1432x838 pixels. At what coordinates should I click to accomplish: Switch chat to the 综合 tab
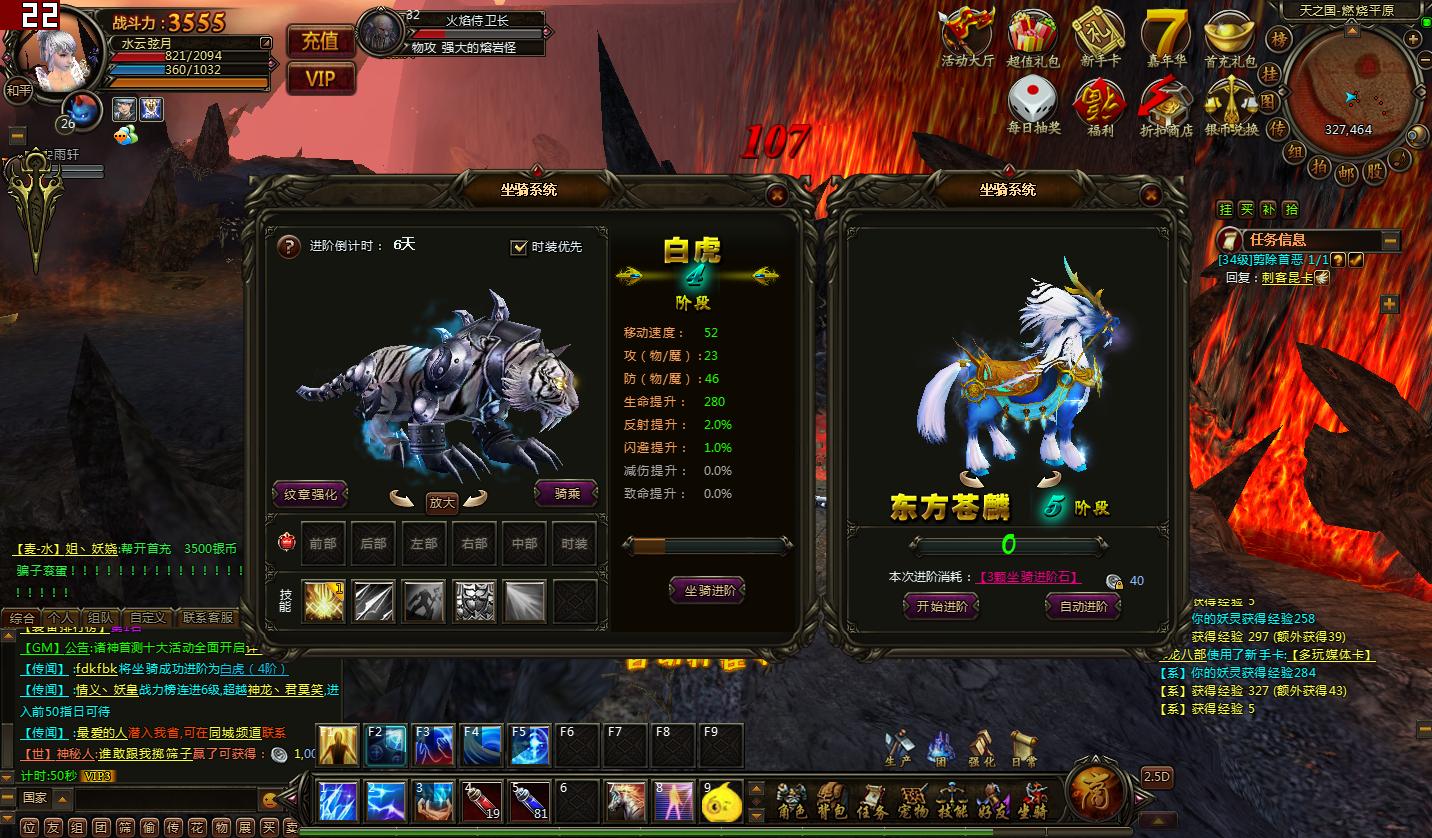tap(21, 618)
